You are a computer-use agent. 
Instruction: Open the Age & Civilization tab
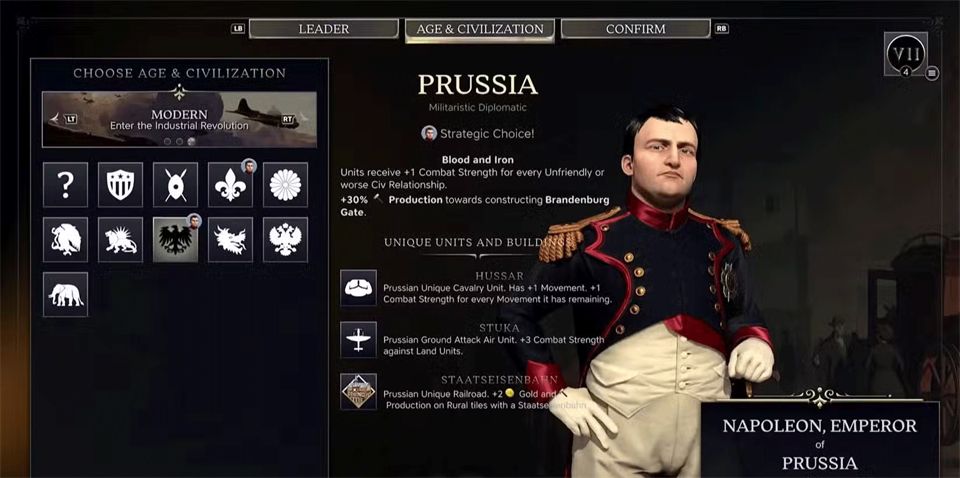(479, 29)
